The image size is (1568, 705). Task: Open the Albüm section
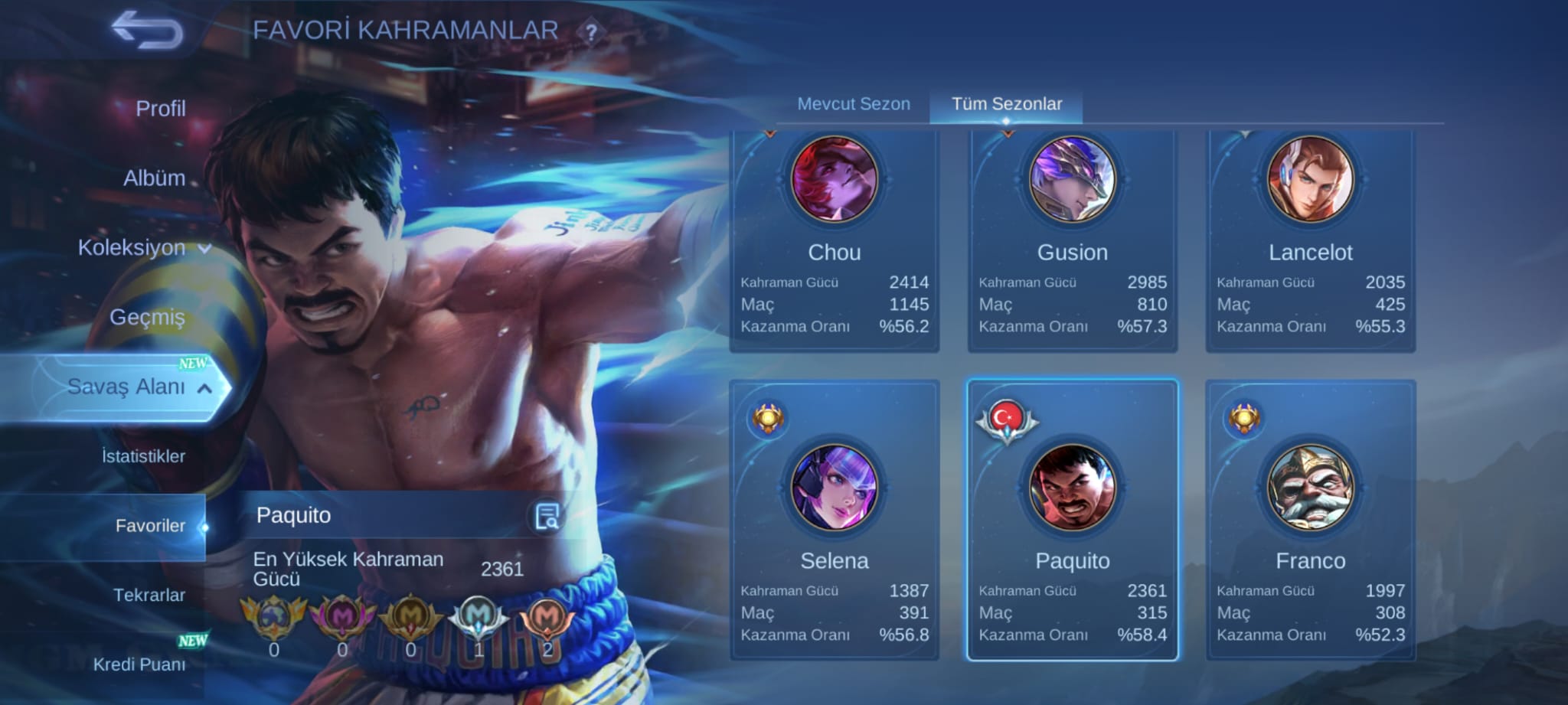tap(154, 178)
